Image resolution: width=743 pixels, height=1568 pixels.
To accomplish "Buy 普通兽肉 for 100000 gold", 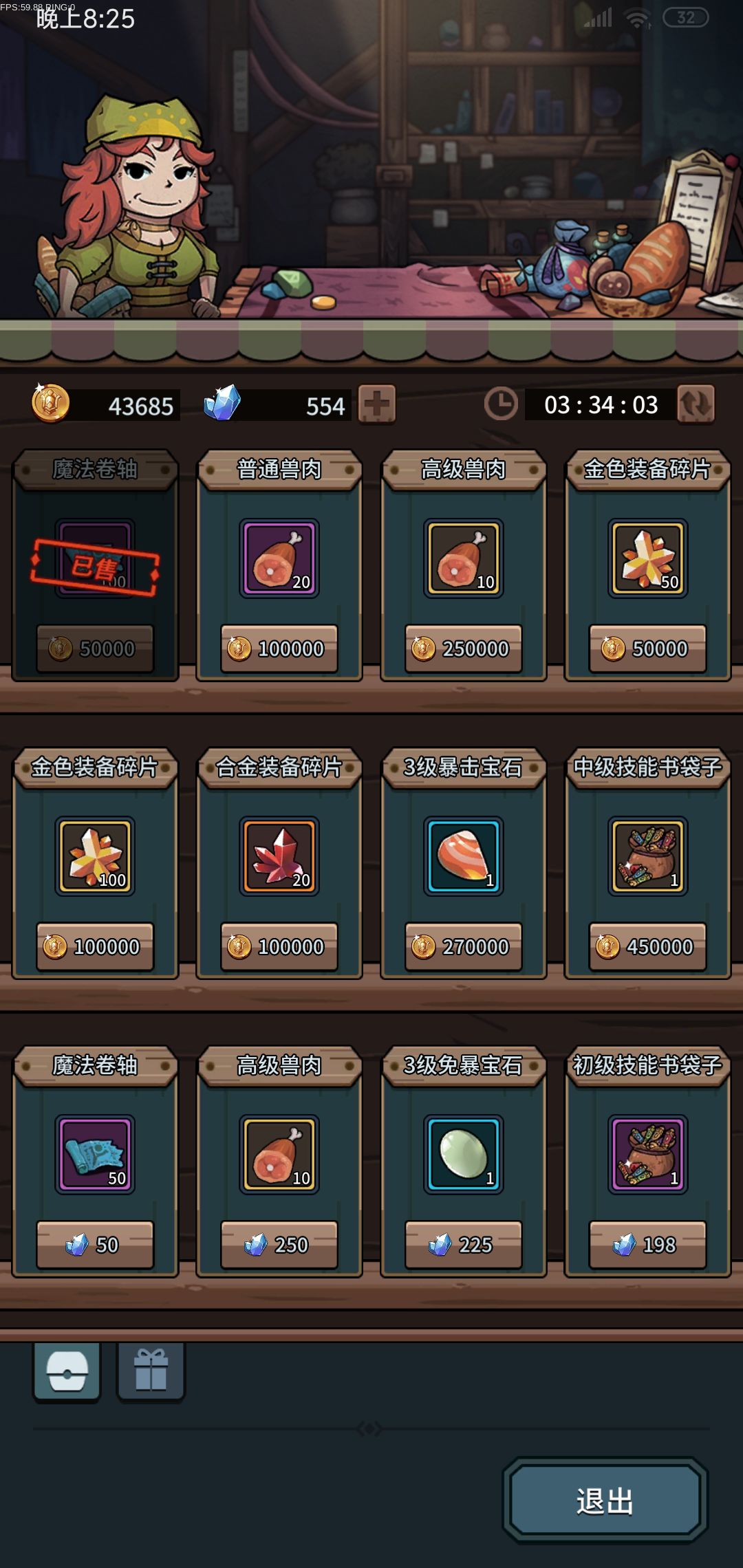I will 279,649.
